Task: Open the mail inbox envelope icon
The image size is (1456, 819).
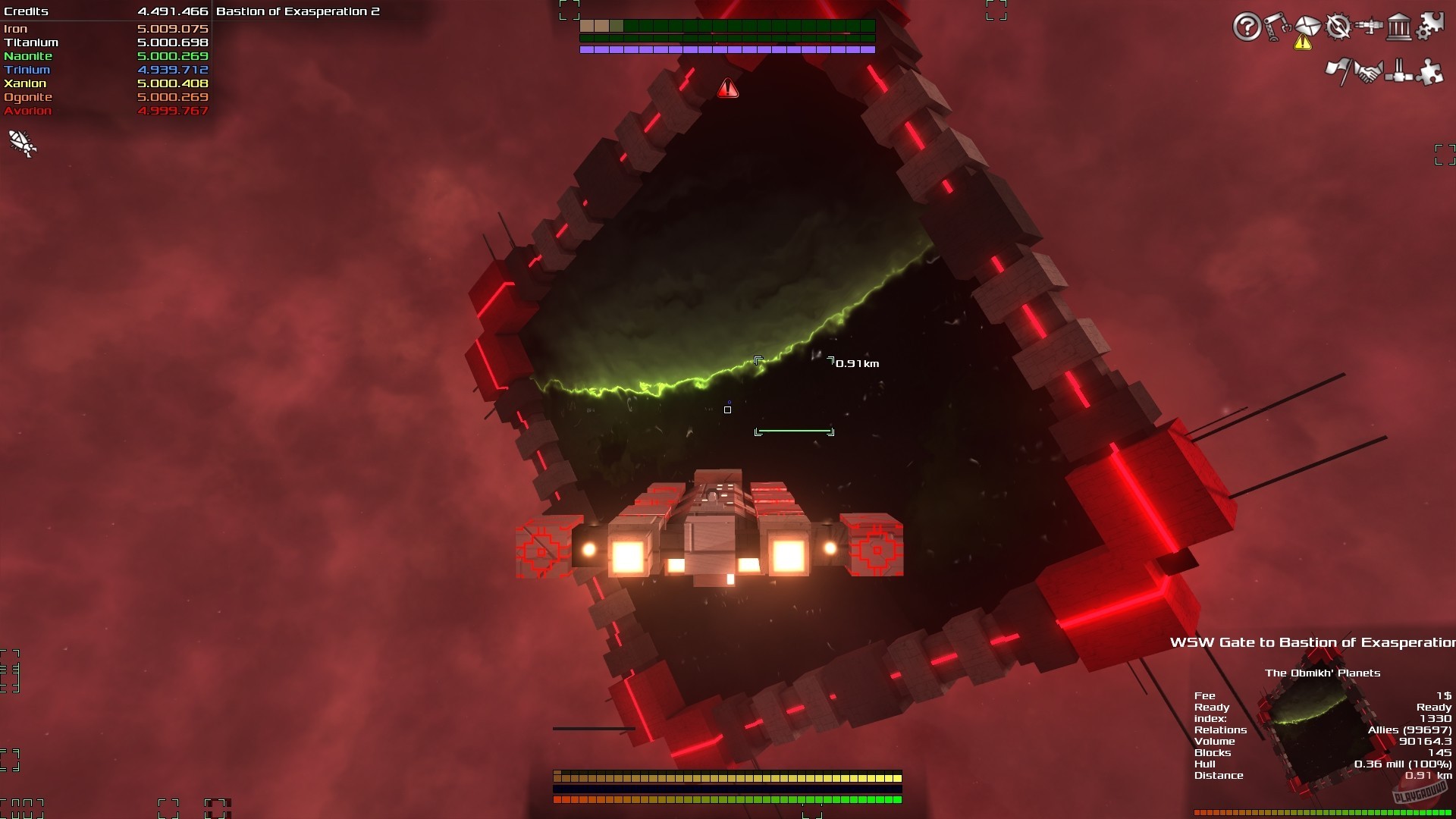Action: coord(1308,25)
